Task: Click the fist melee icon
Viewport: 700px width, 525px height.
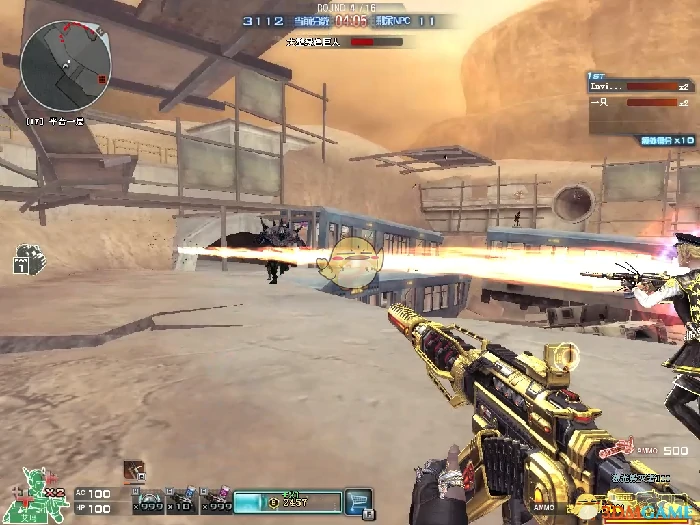Action: point(30,259)
